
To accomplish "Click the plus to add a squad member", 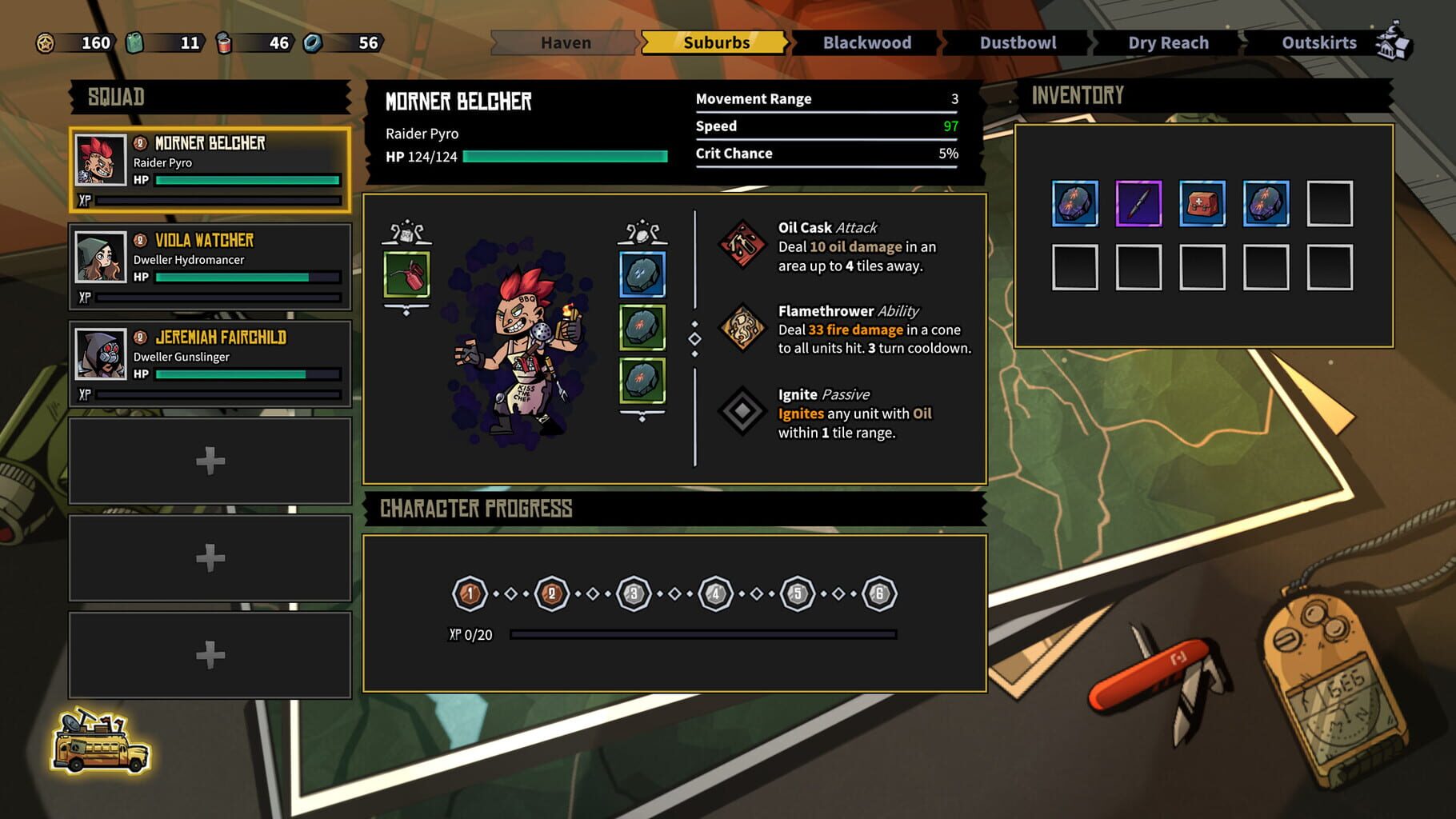I will coord(210,460).
